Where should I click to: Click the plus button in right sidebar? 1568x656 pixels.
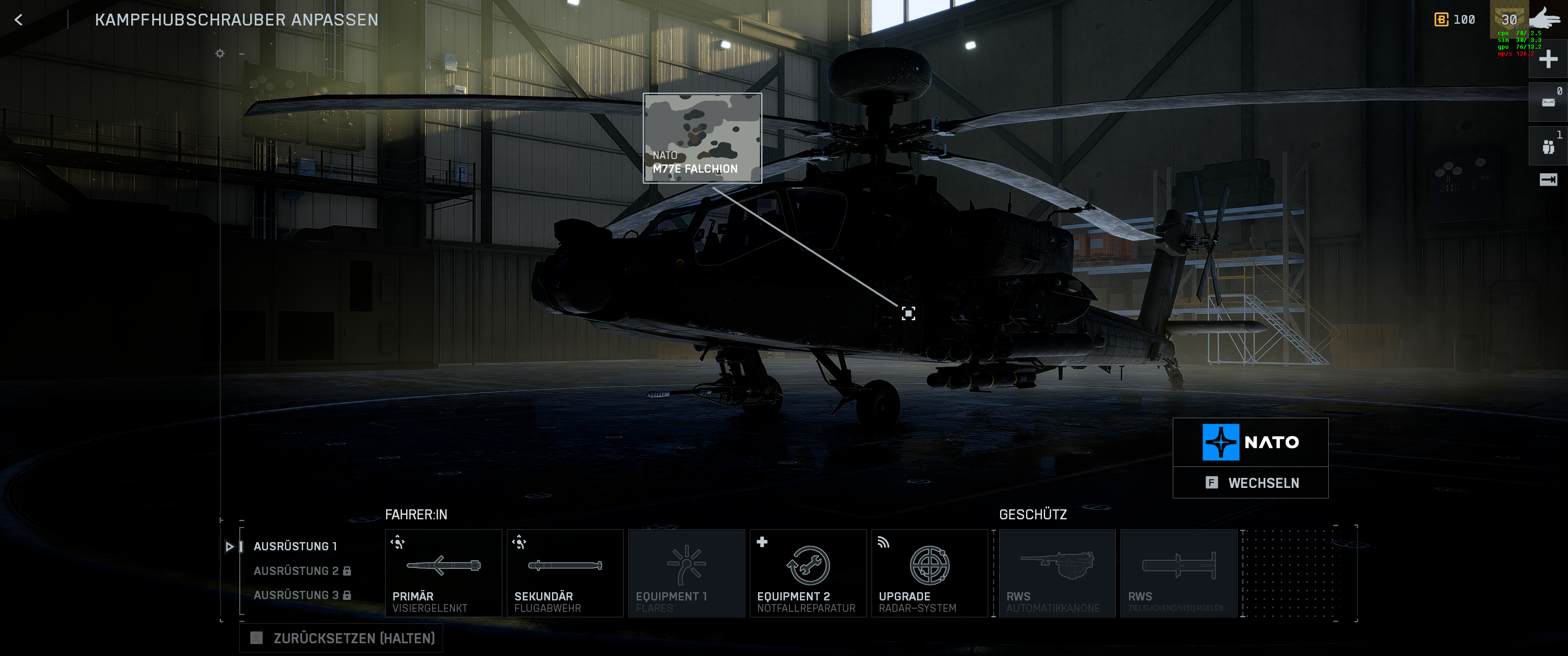[1547, 60]
